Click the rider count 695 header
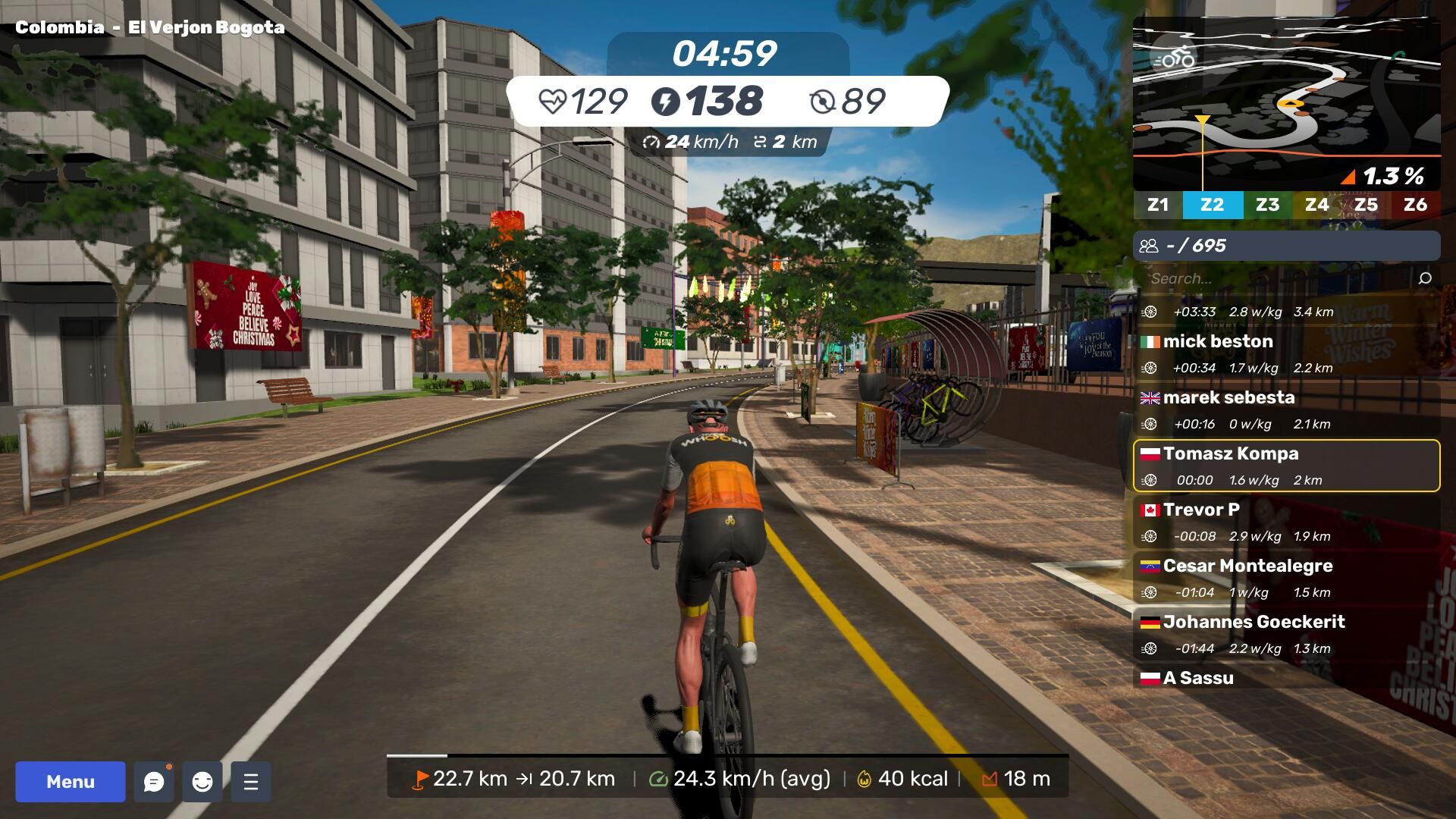Viewport: 1456px width, 819px height. click(x=1286, y=246)
